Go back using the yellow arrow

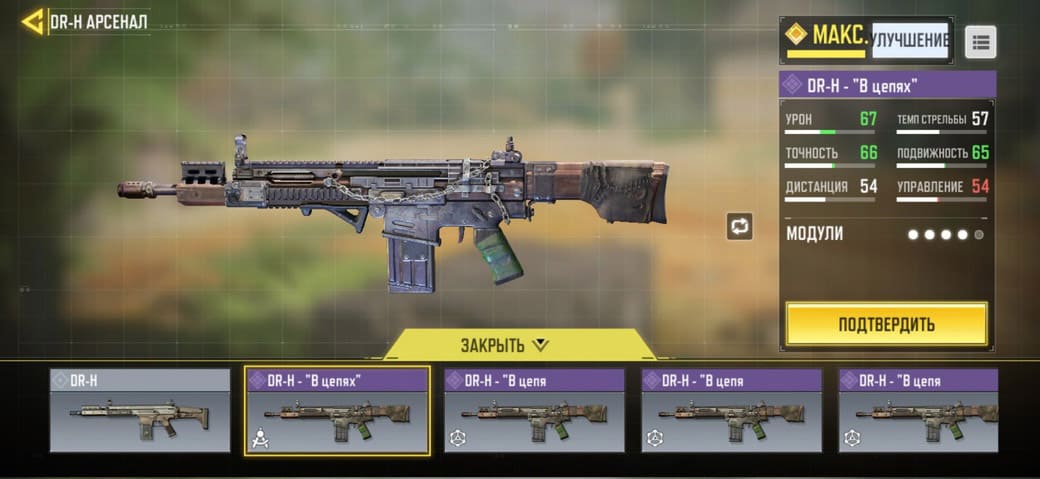coord(33,21)
